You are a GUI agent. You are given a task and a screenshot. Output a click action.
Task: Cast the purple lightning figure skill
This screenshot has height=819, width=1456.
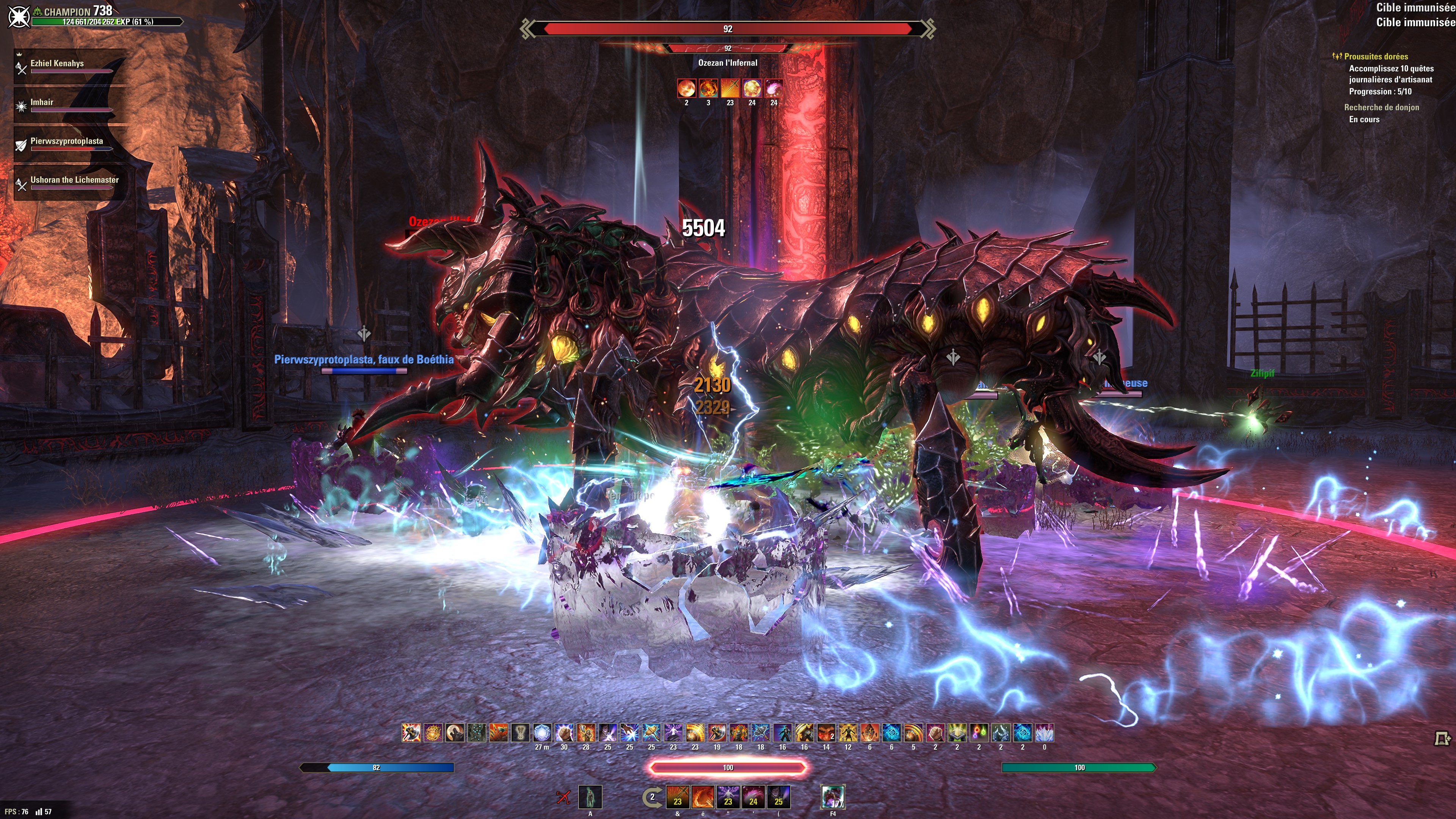click(x=728, y=797)
